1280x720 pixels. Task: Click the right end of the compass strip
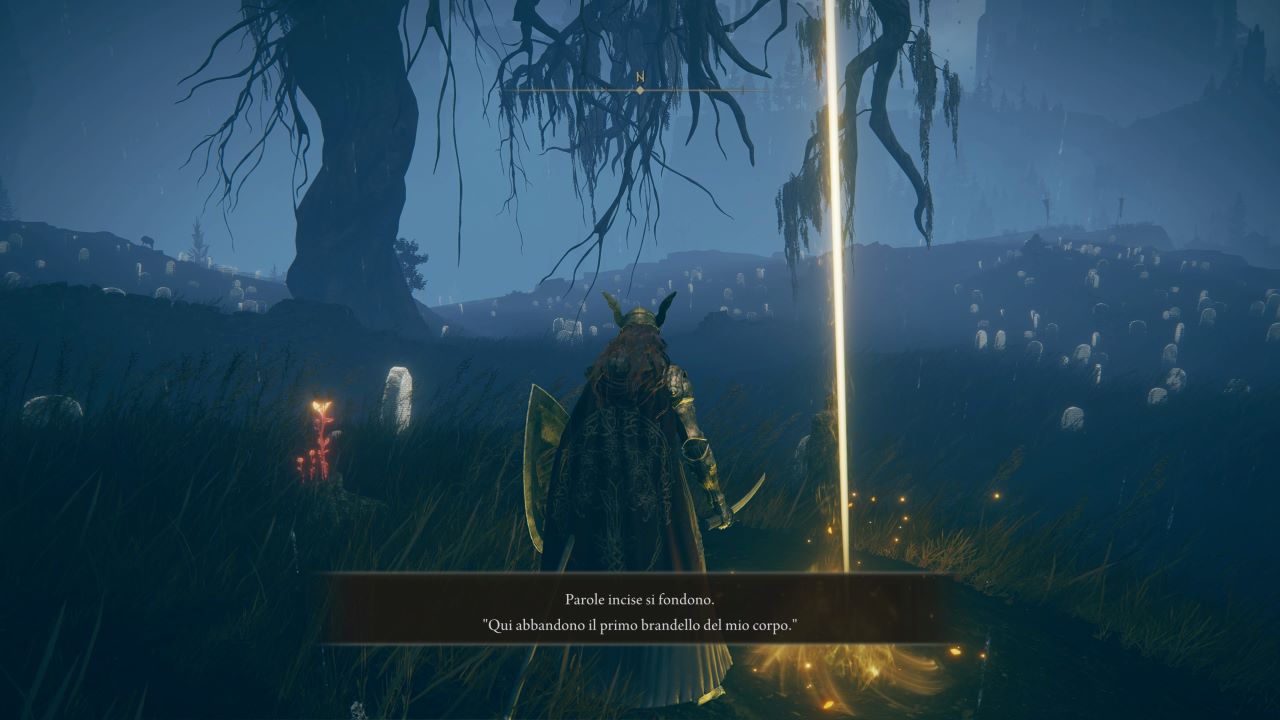pyautogui.click(x=770, y=88)
